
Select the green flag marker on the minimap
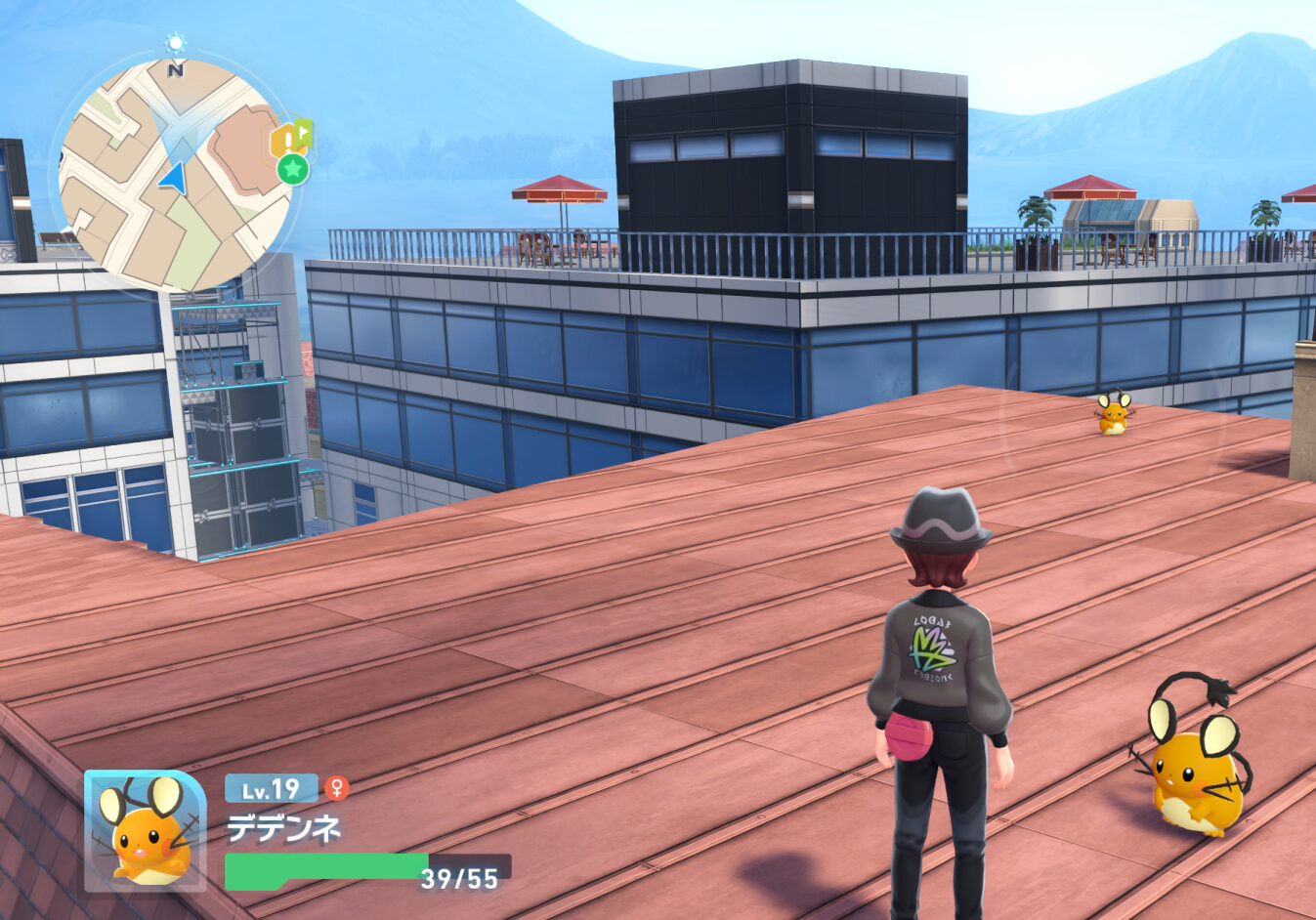pos(305,130)
